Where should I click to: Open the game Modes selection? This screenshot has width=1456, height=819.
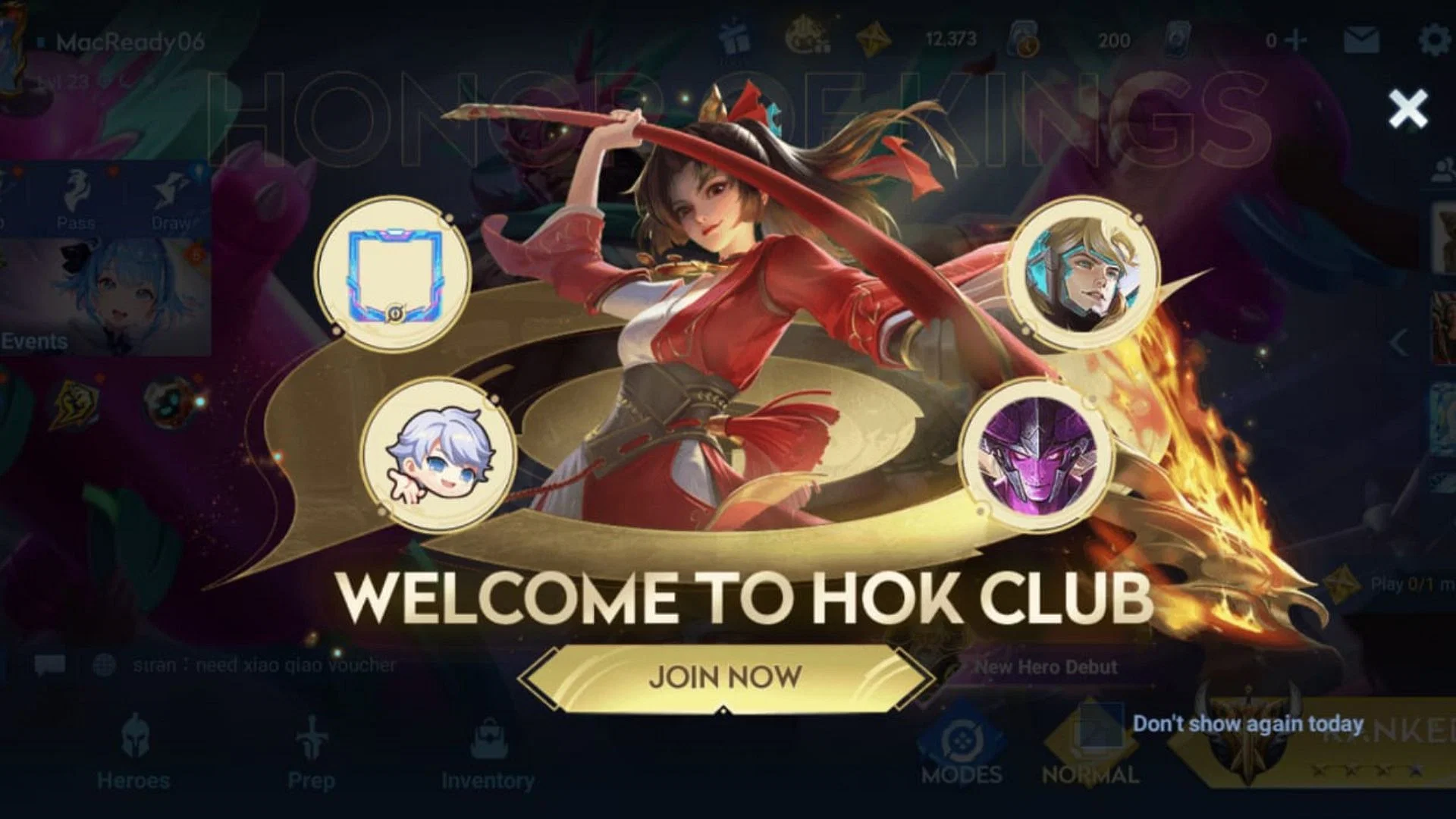pyautogui.click(x=962, y=751)
